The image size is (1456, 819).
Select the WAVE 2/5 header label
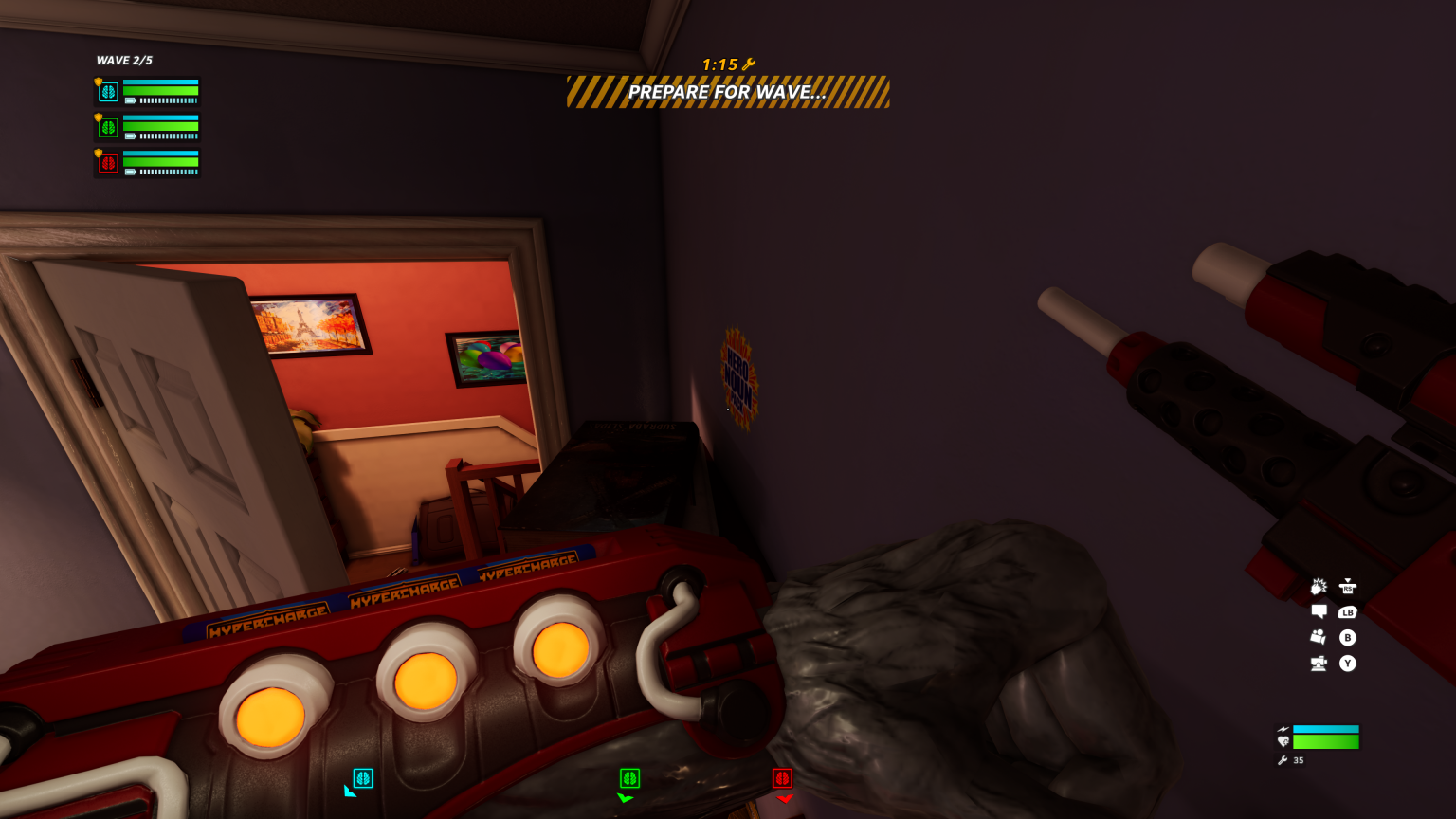123,59
